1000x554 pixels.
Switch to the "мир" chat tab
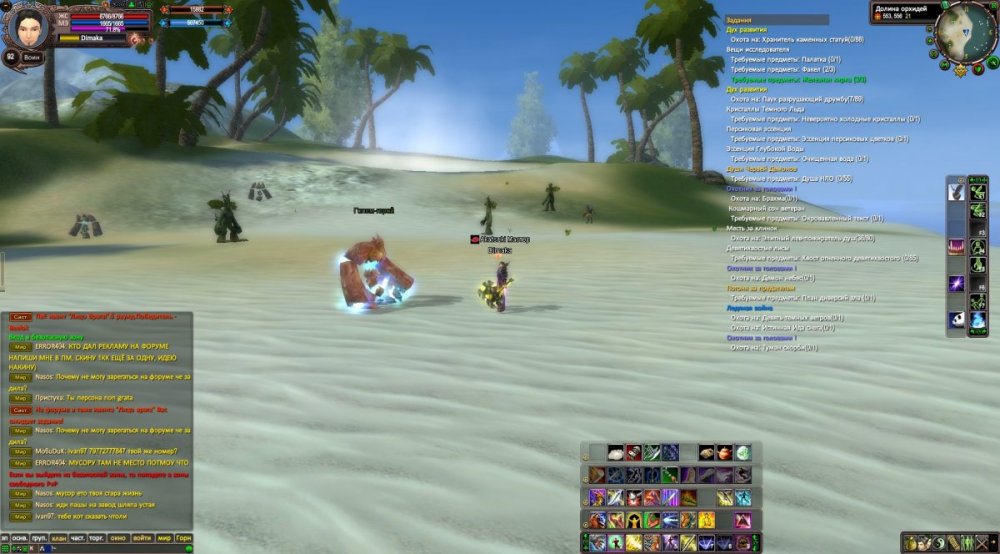[165, 537]
